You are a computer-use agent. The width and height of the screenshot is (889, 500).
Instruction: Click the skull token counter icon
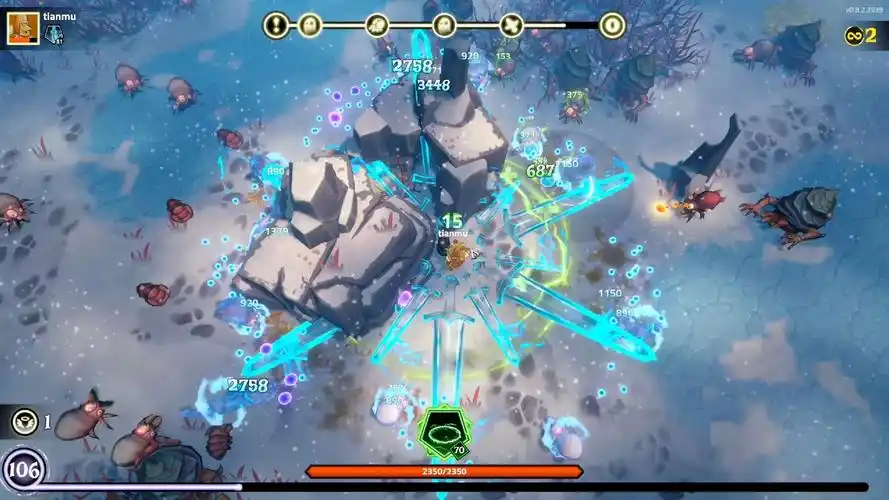point(24,422)
